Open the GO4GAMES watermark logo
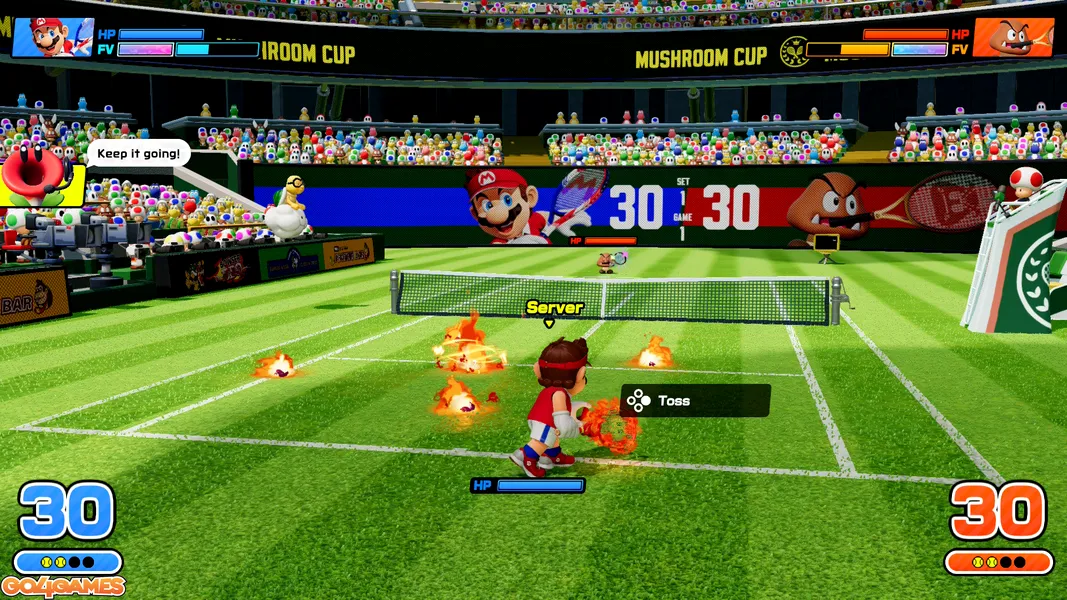The height and width of the screenshot is (600, 1067). point(63,587)
